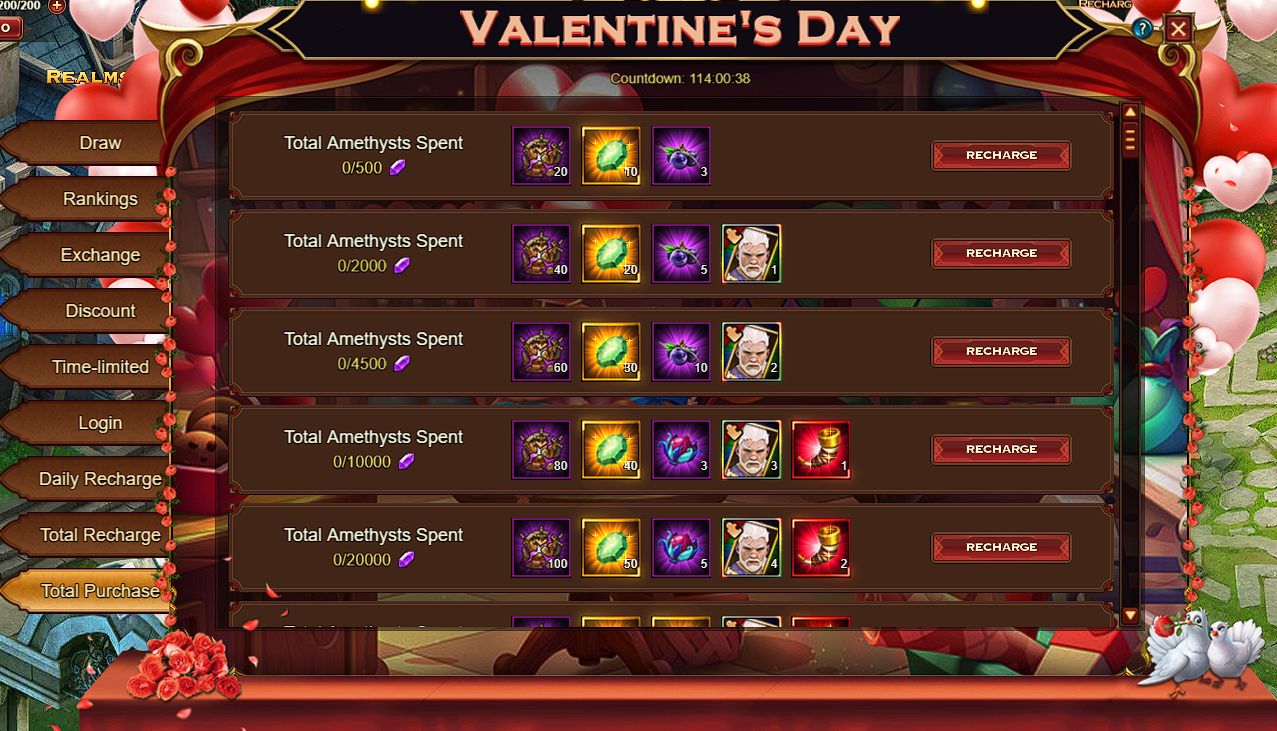Open the Rankings tab
The height and width of the screenshot is (731, 1277).
pos(100,199)
